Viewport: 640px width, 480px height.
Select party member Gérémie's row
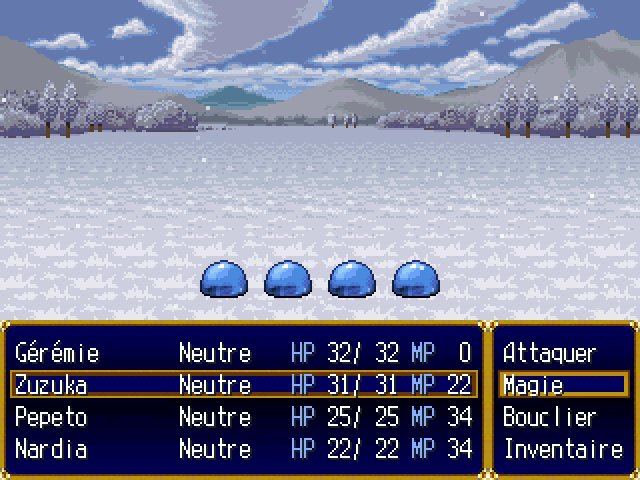tap(243, 353)
